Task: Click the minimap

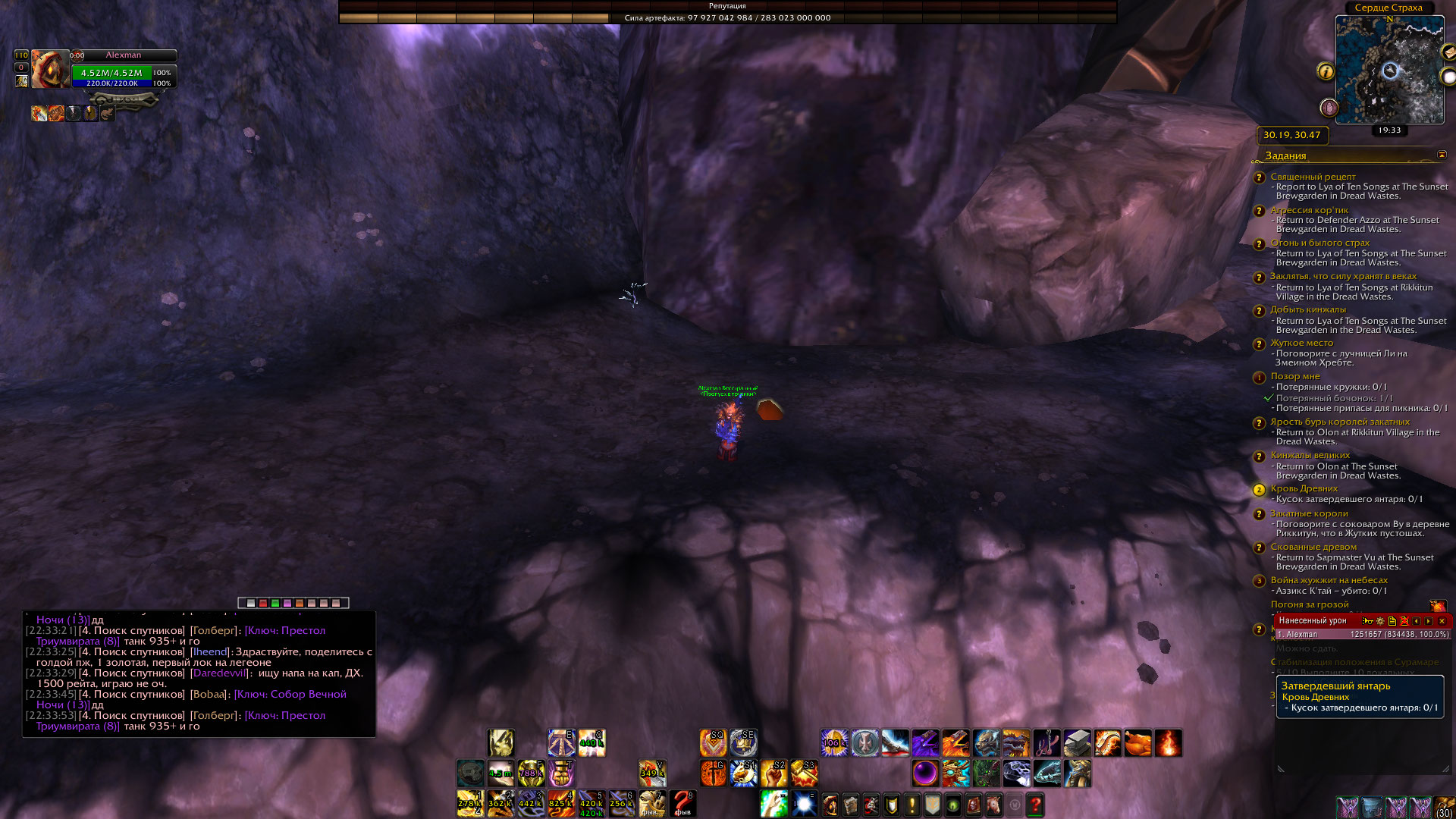Action: pyautogui.click(x=1389, y=71)
